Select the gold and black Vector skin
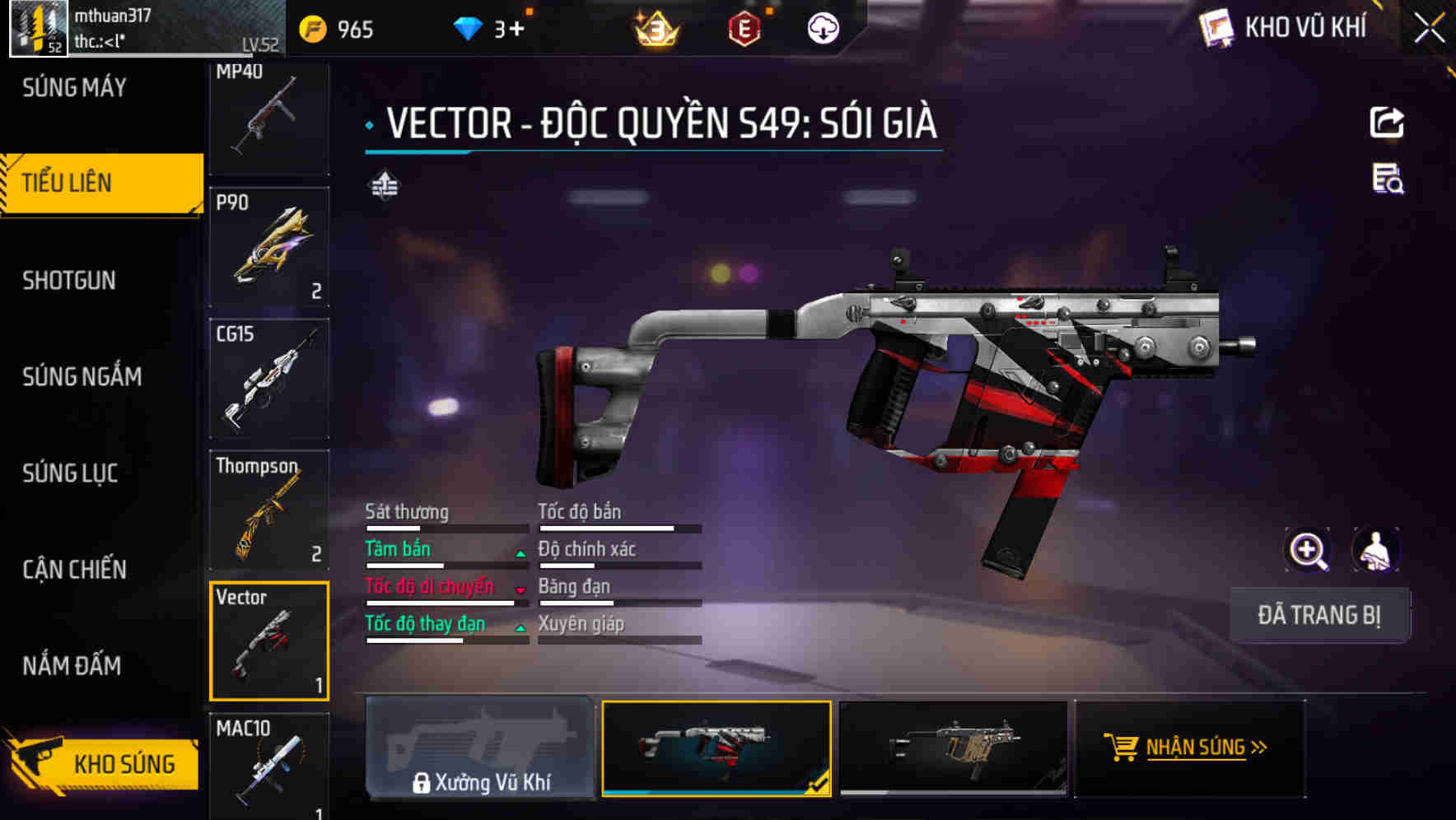Image resolution: width=1456 pixels, height=820 pixels. pyautogui.click(x=953, y=748)
